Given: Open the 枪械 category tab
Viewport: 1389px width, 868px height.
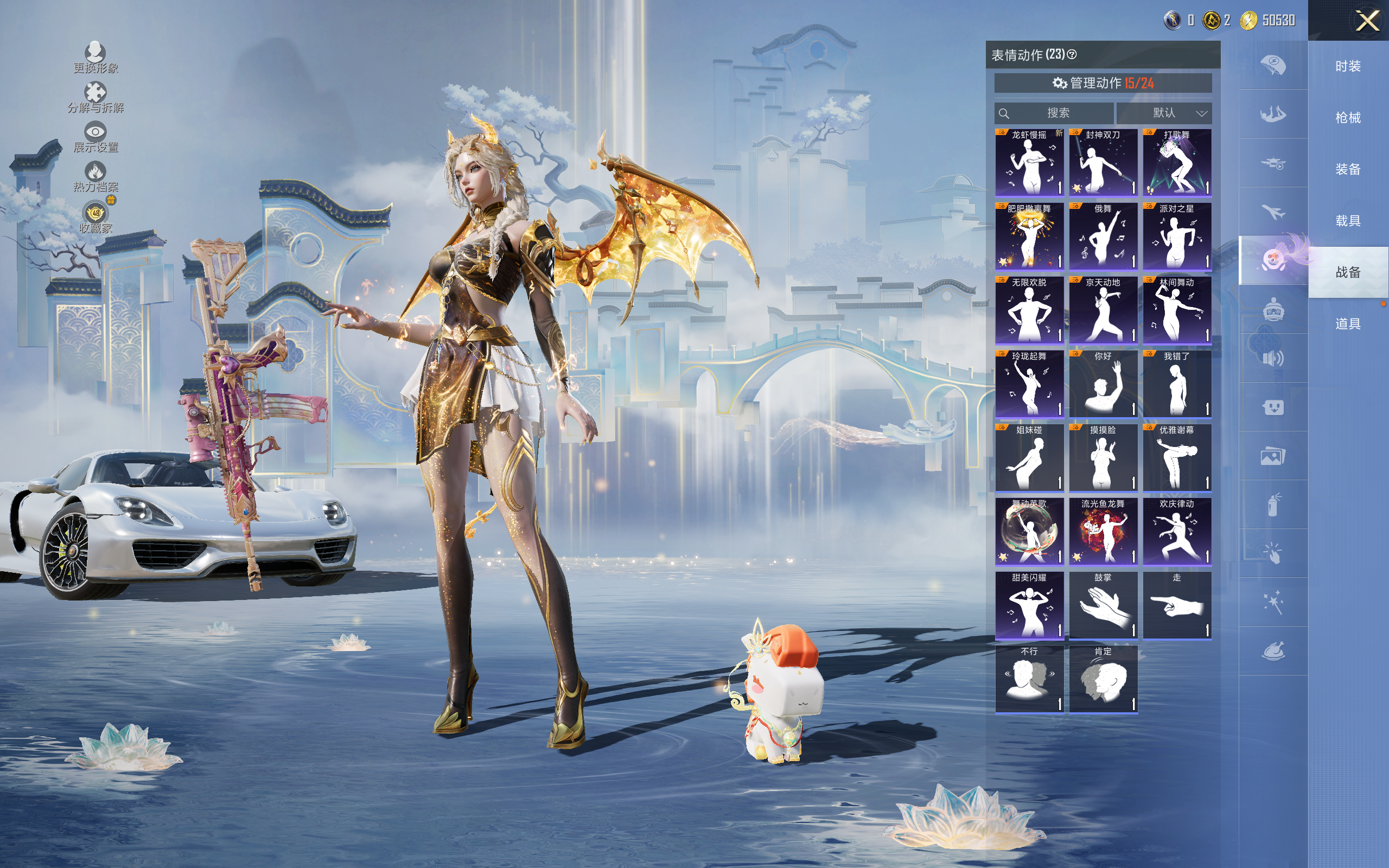Looking at the screenshot, I should point(1348,118).
